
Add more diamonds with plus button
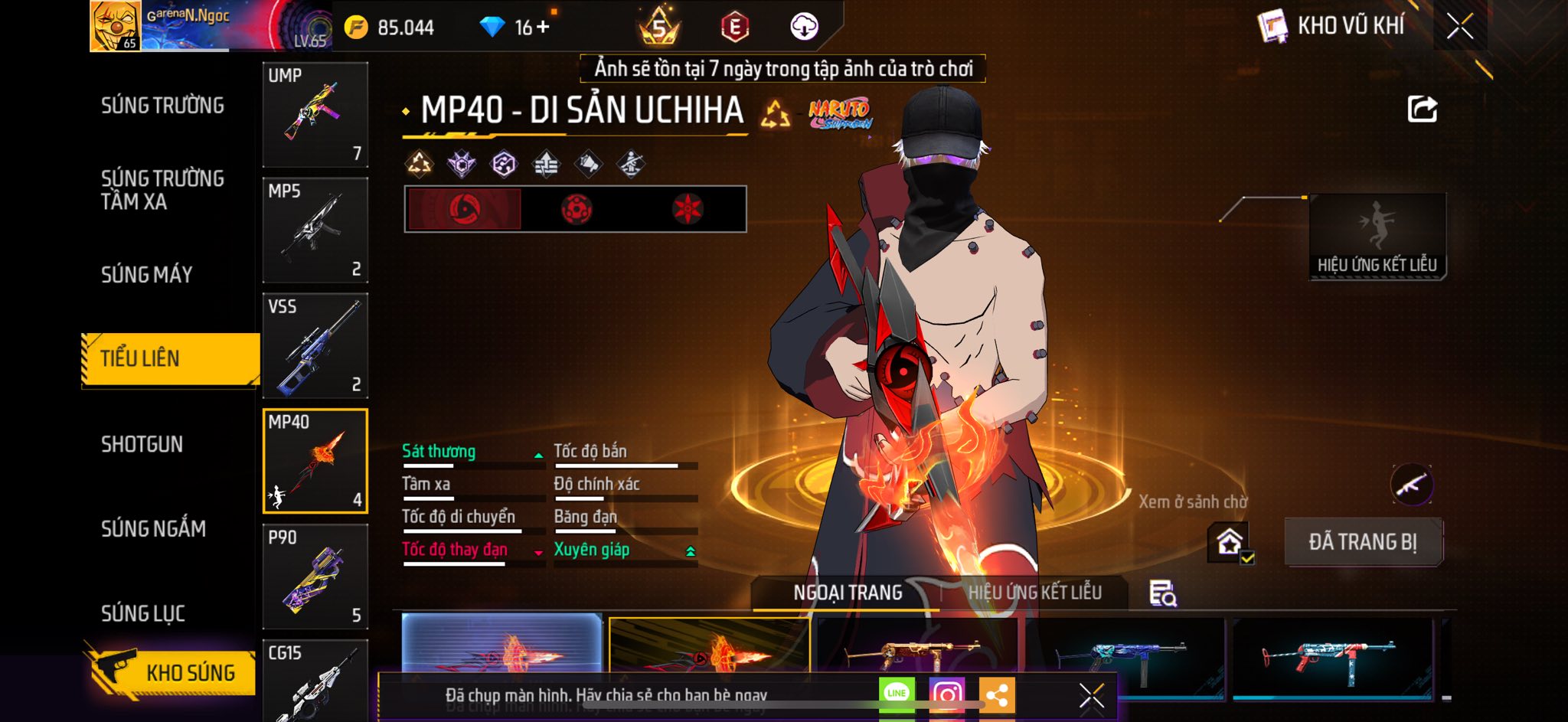pos(543,28)
